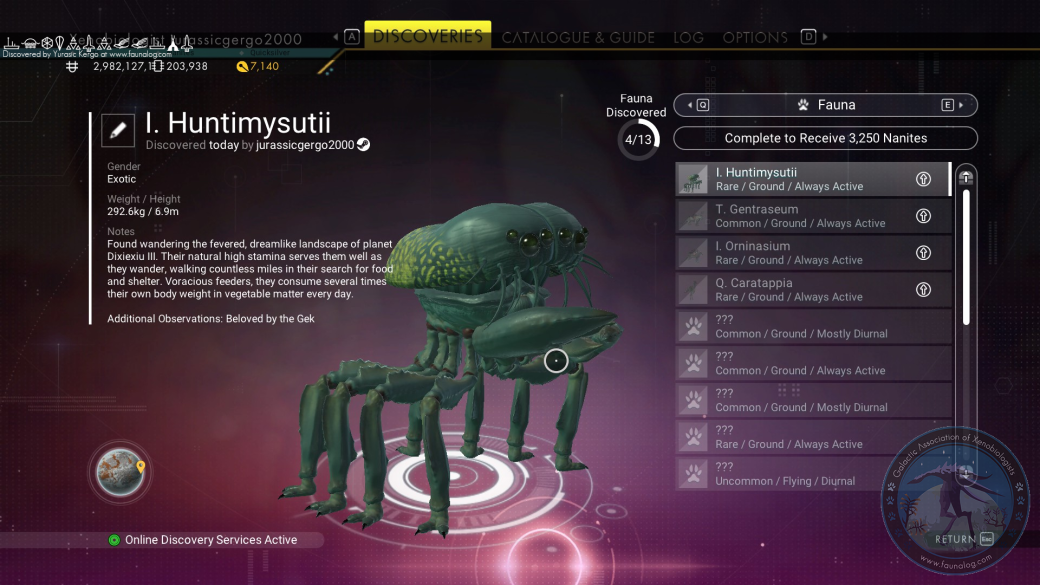The height and width of the screenshot is (585, 1040).
Task: Click the upload icon on the Q. Caratappia row
Action: tap(923, 290)
